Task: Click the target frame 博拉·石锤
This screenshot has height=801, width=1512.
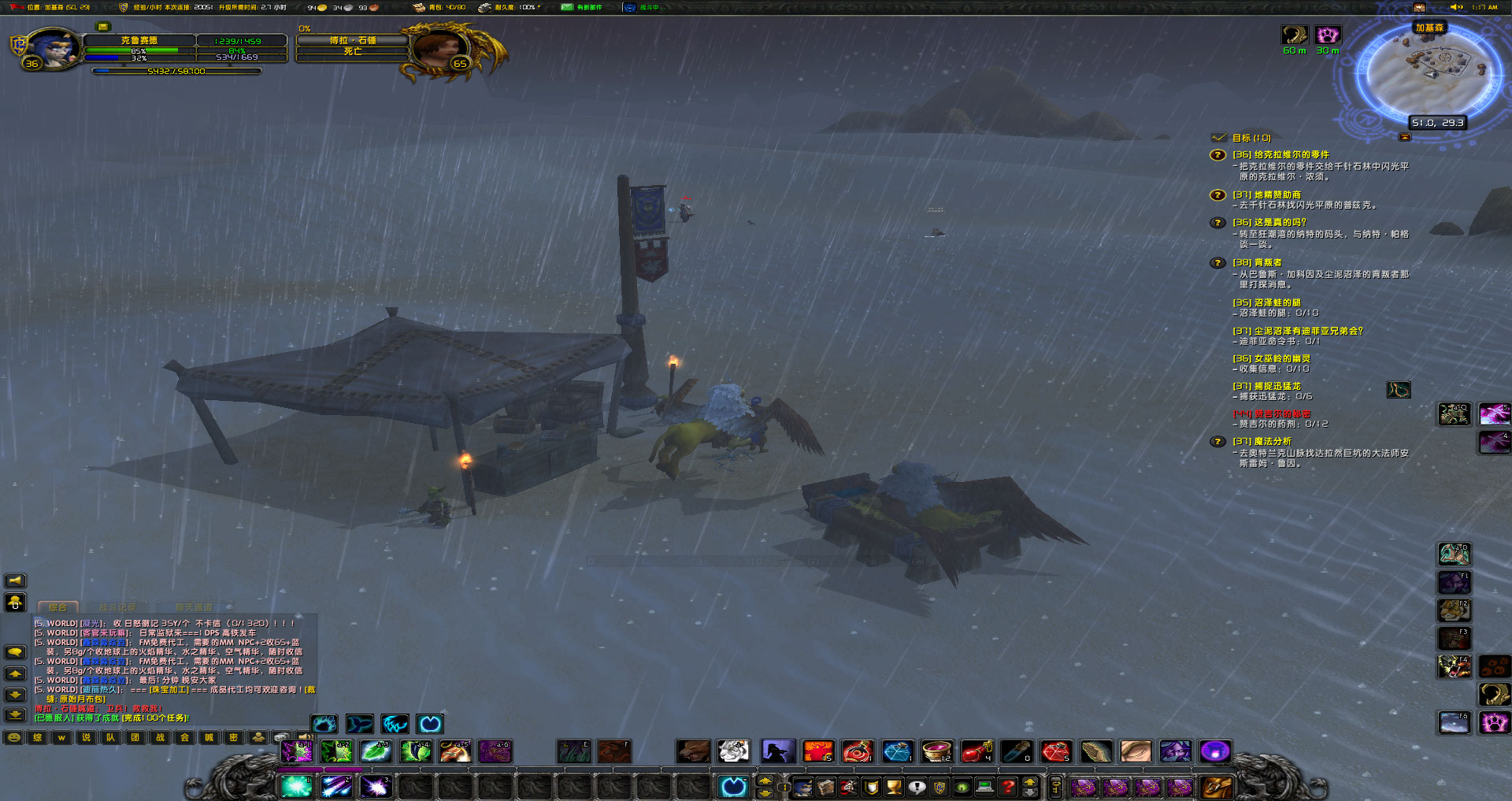Action: 353,40
